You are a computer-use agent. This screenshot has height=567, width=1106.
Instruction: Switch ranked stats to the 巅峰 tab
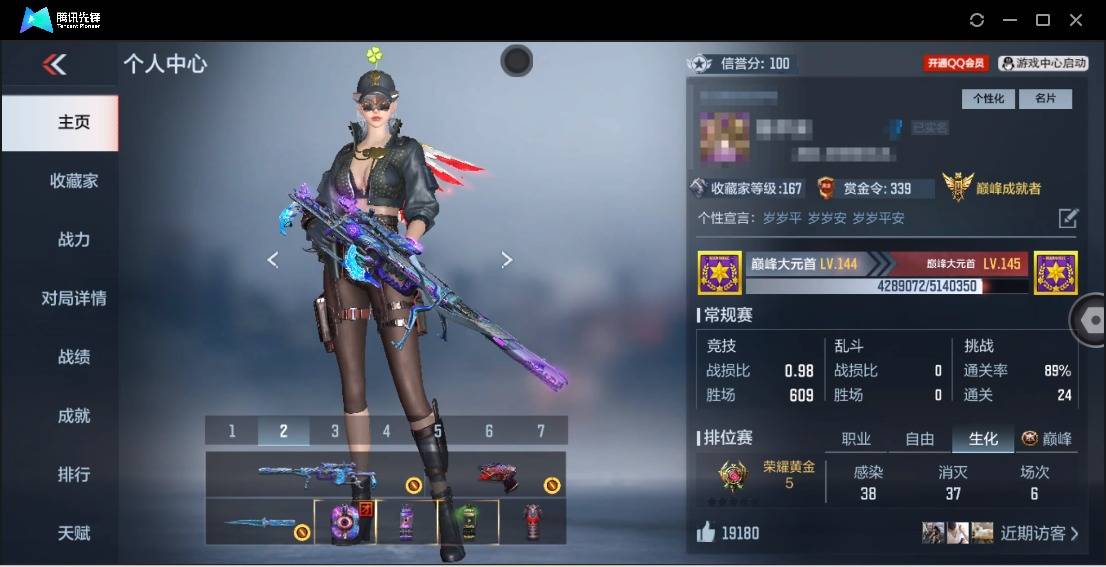(x=1047, y=439)
